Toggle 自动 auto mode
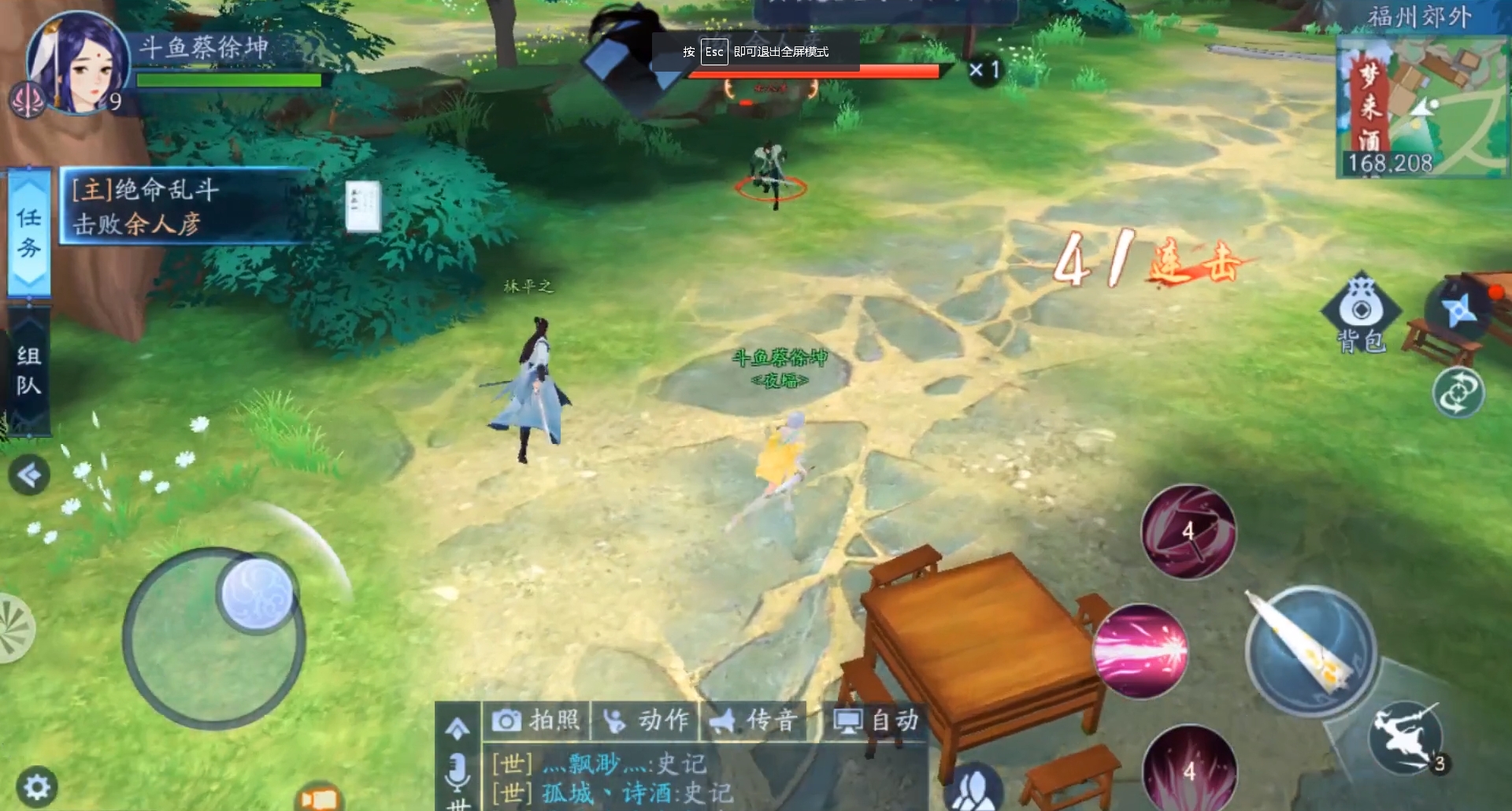This screenshot has height=811, width=1512. coord(876,720)
